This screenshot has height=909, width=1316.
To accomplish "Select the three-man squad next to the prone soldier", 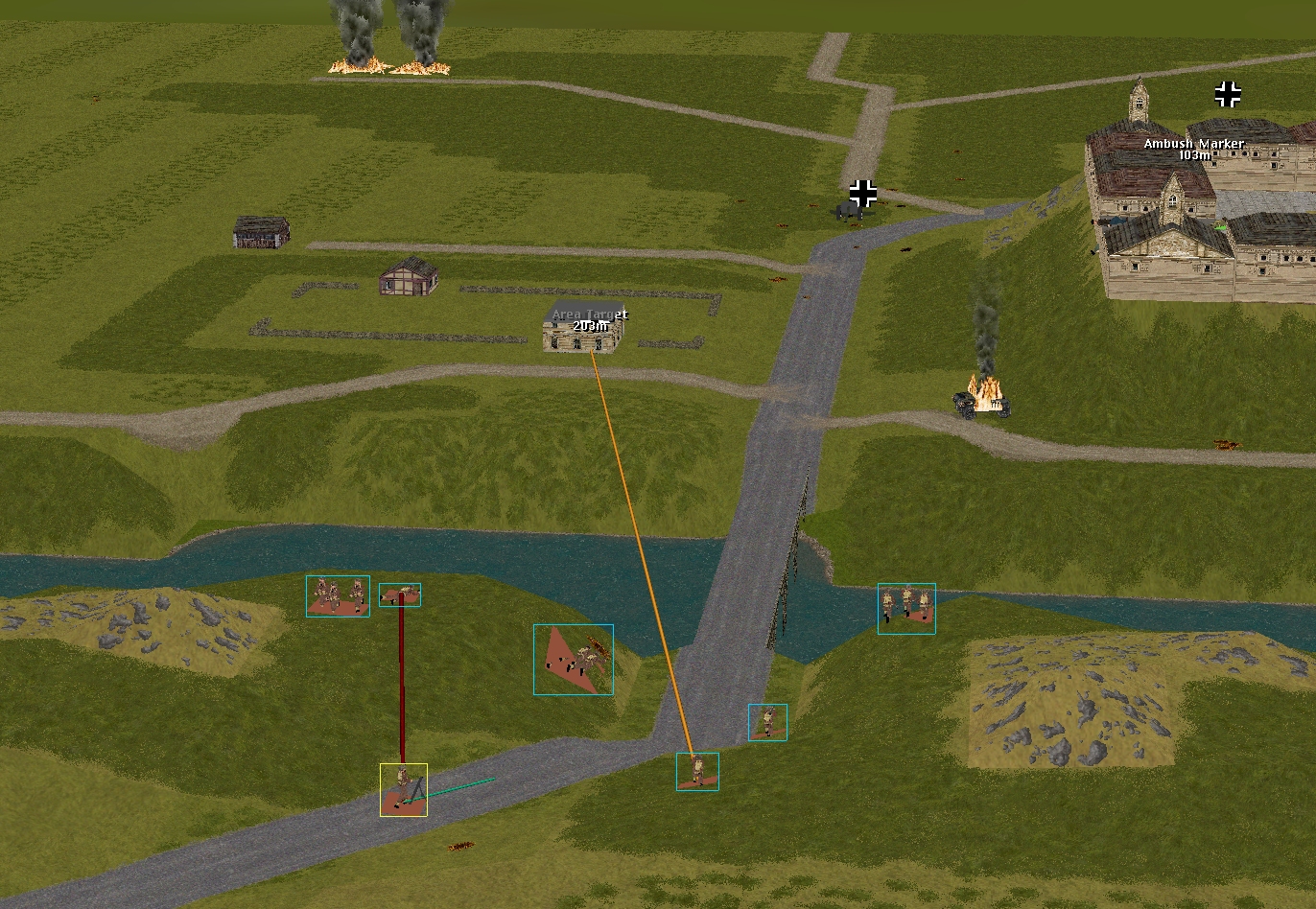I will [x=338, y=595].
